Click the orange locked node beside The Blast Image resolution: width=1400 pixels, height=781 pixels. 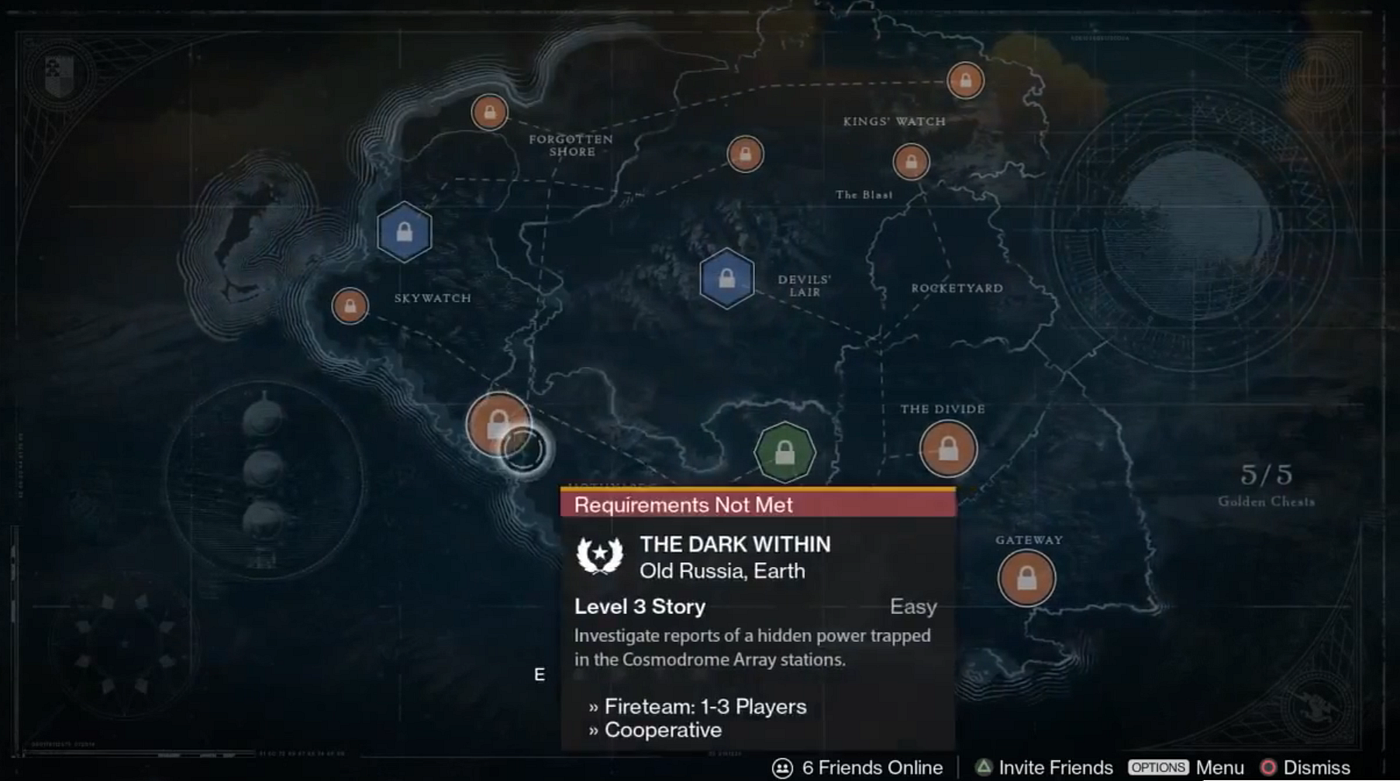[911, 161]
